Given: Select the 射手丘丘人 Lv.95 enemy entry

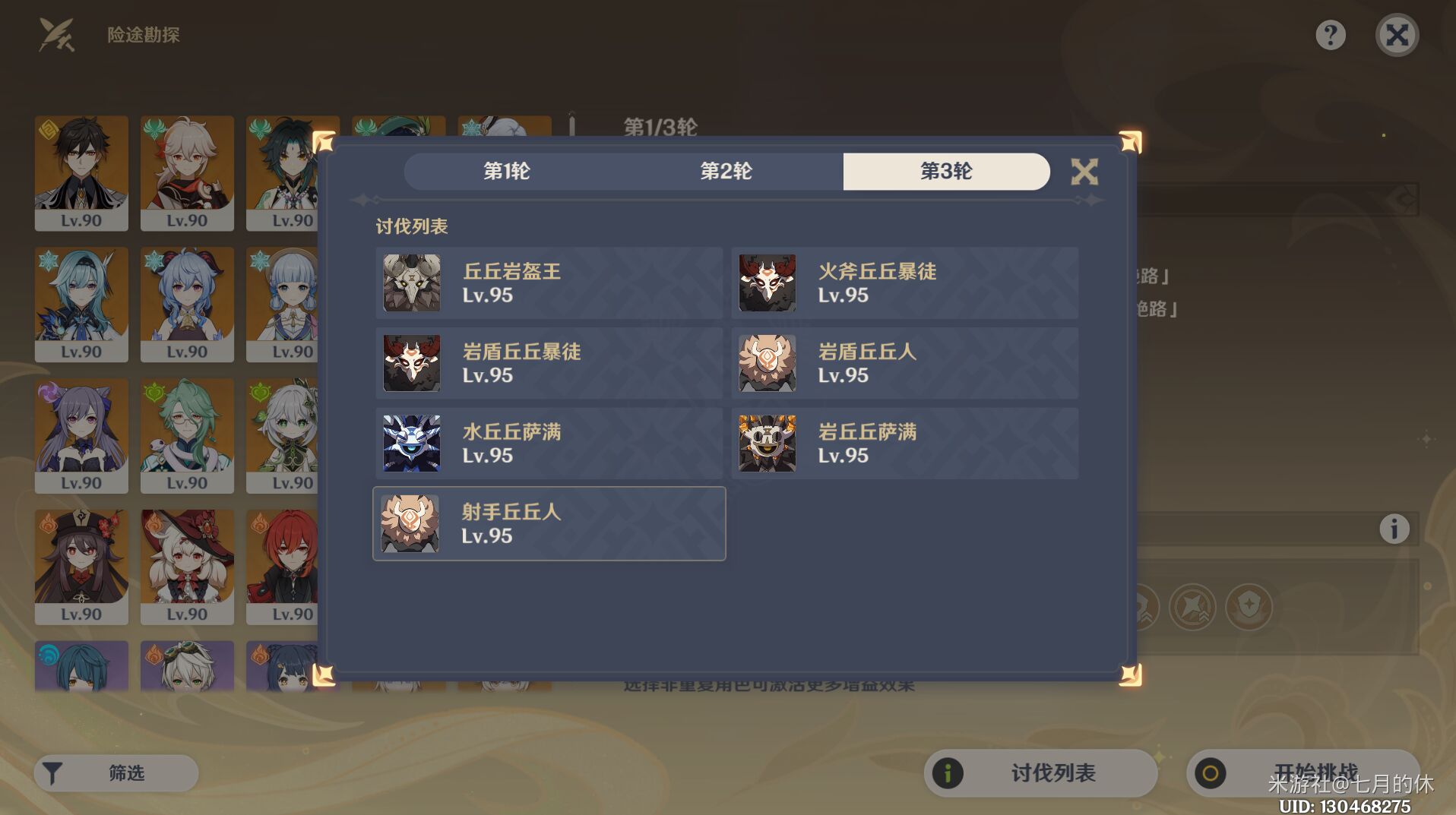Looking at the screenshot, I should pos(549,523).
